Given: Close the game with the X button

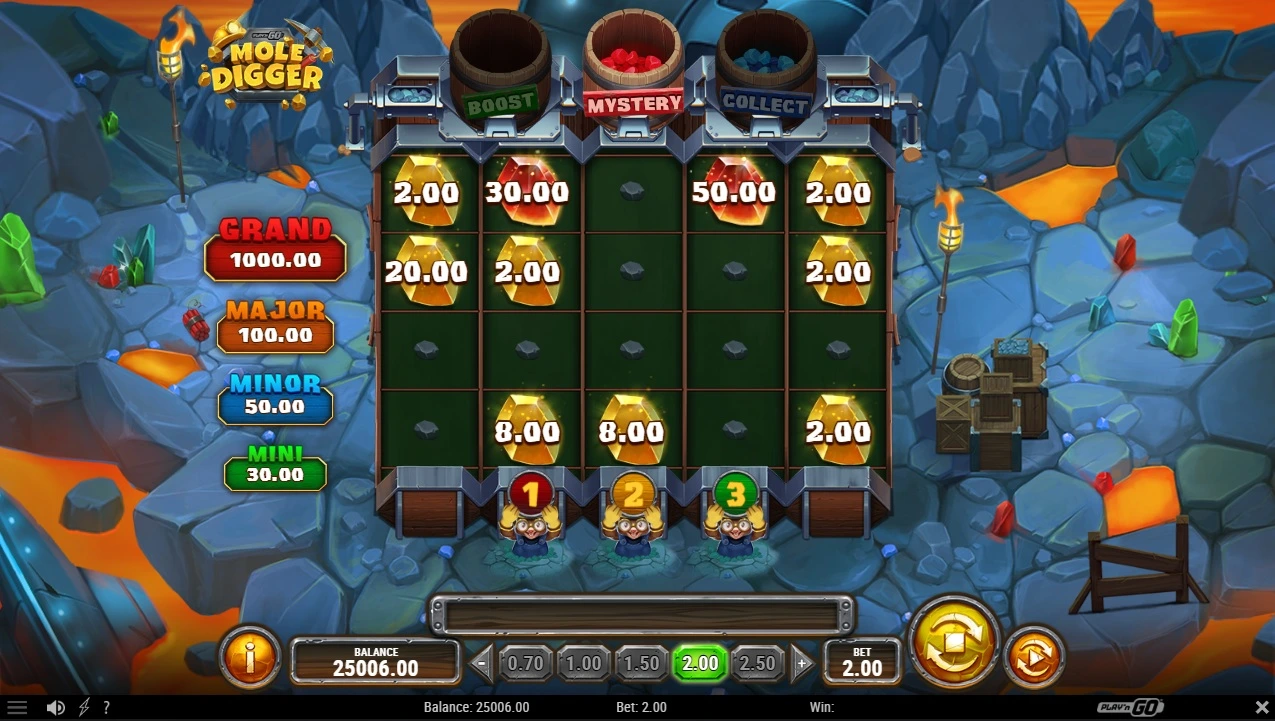Looking at the screenshot, I should tap(1261, 708).
